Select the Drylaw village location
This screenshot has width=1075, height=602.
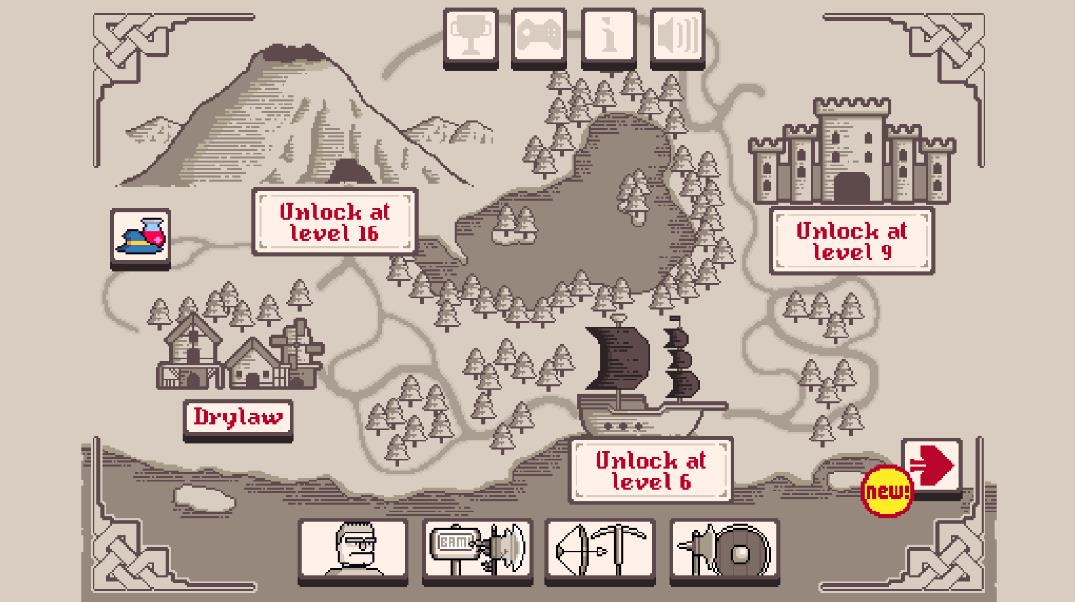tap(238, 417)
